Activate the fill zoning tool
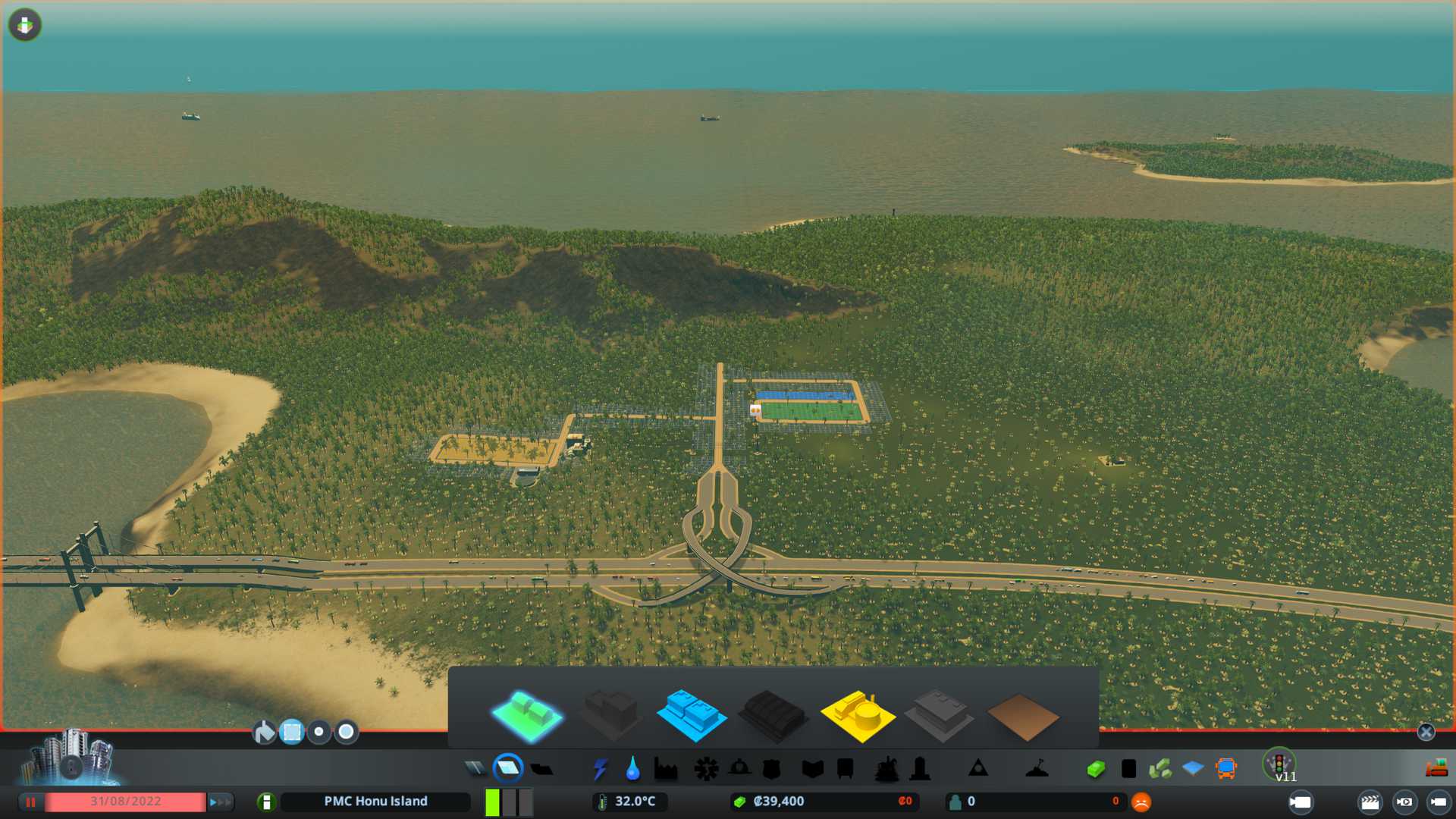The image size is (1456, 819). click(264, 732)
